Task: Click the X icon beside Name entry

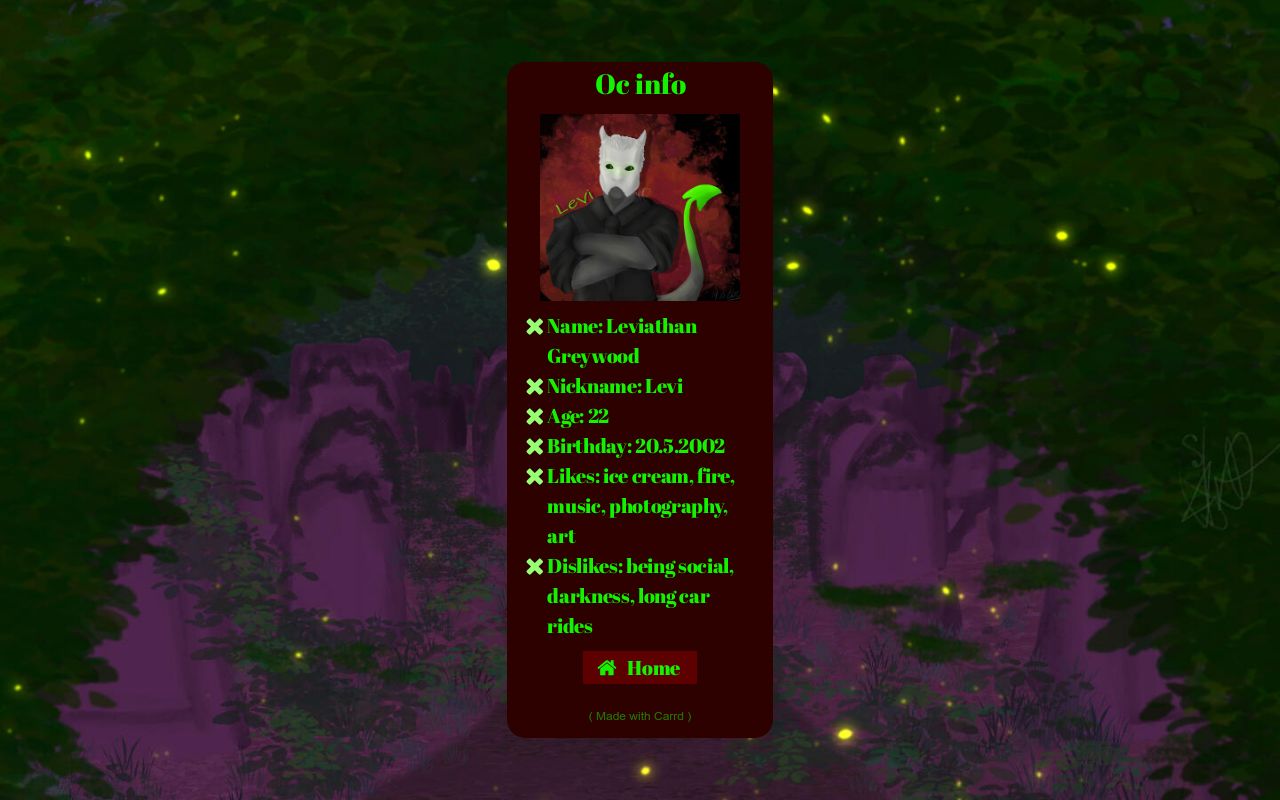Action: point(535,326)
